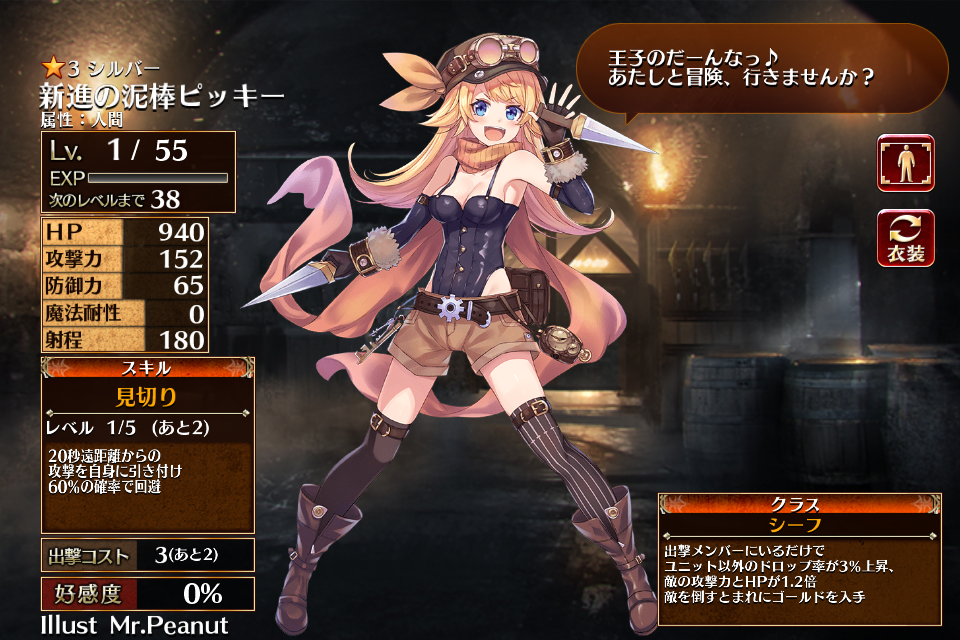Screen dimensions: 960x640
Task: Tap the 好感度 affection bar
Action: point(147,594)
